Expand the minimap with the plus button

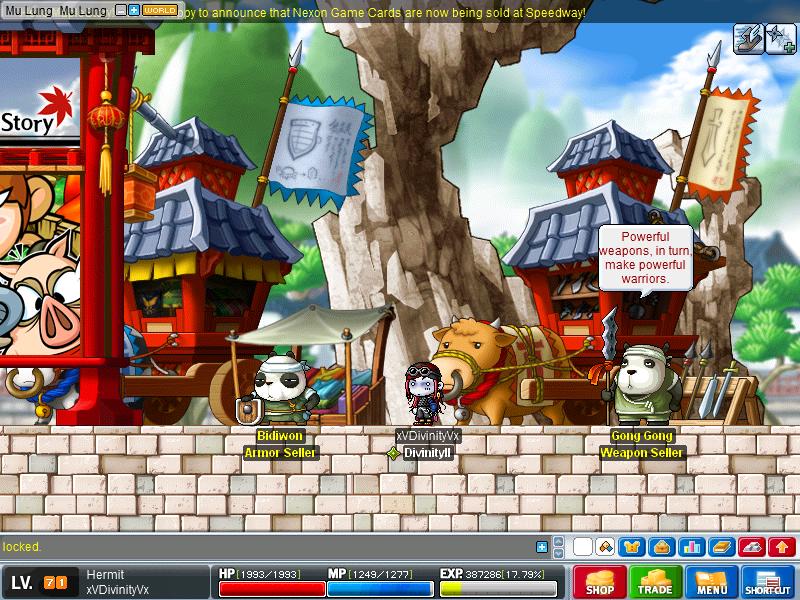(x=134, y=10)
